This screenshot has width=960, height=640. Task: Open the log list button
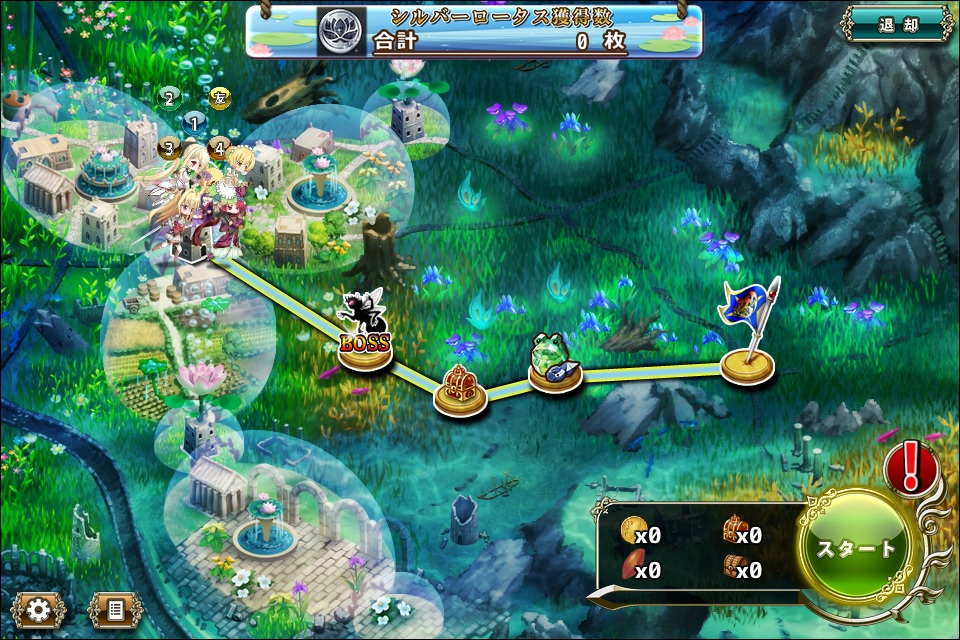click(114, 608)
